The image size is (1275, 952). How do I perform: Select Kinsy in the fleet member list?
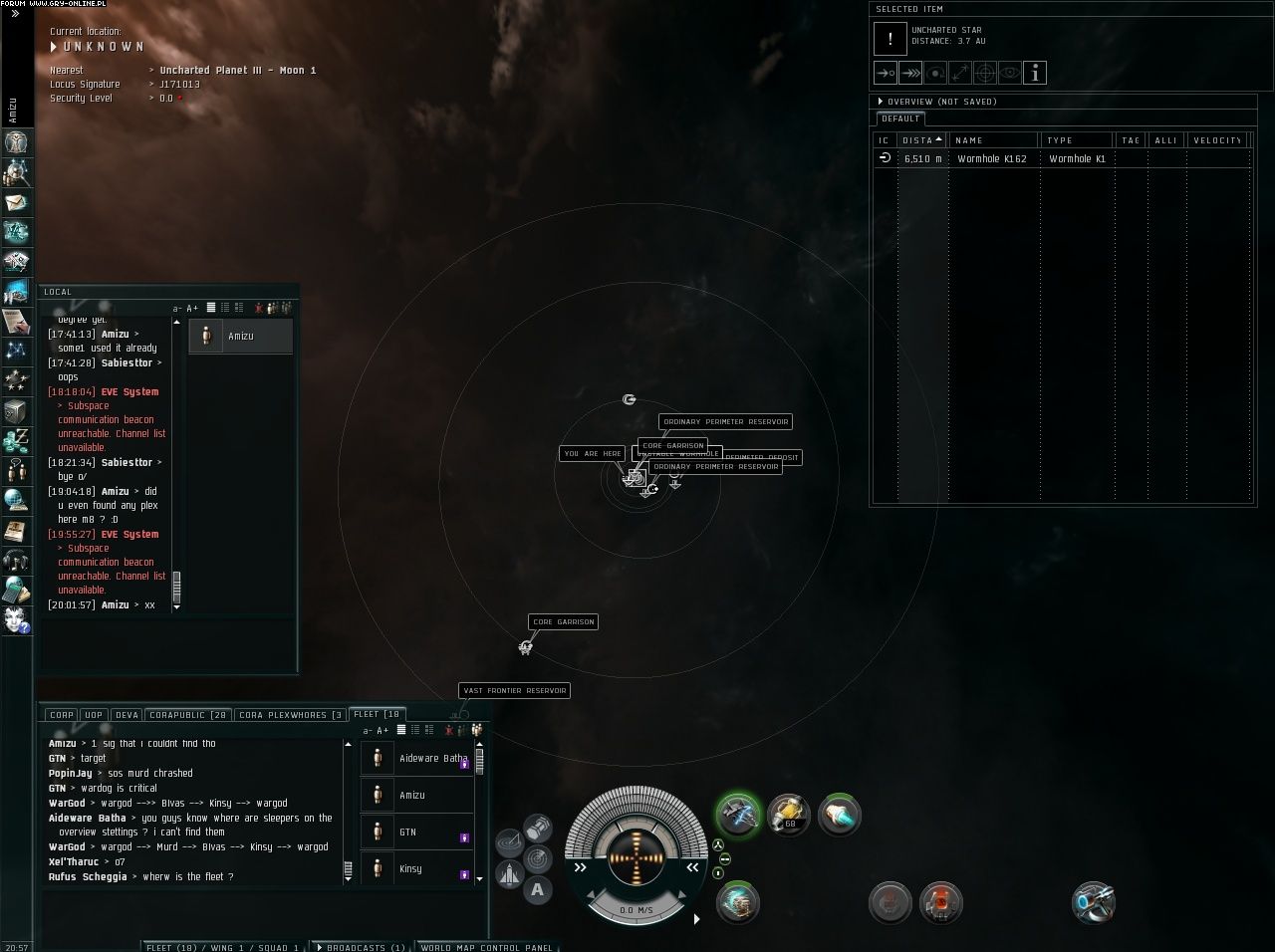coord(410,869)
